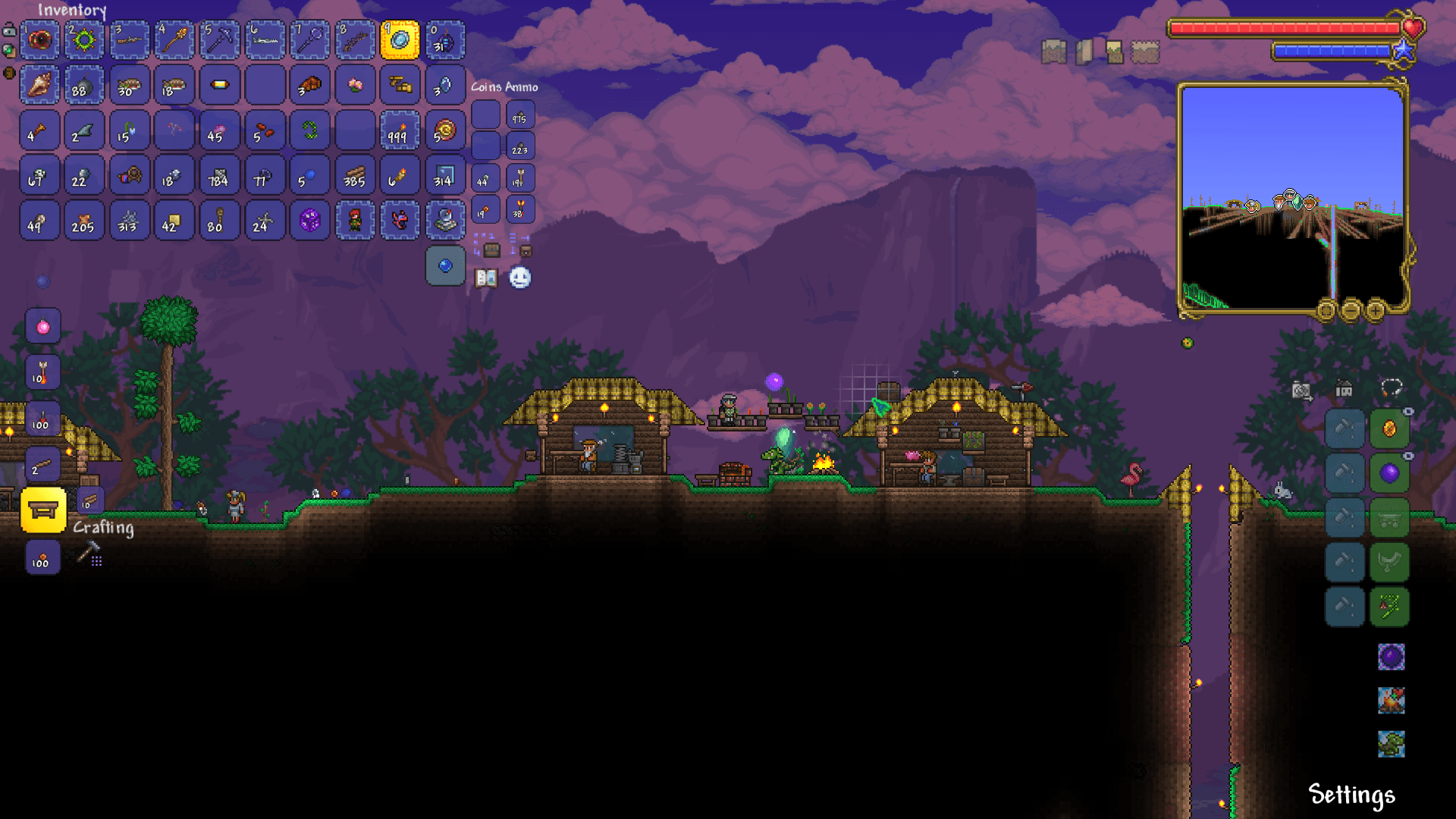Image resolution: width=1456 pixels, height=819 pixels.
Task: Quick stack items to nearby chests
Action: 492,250
